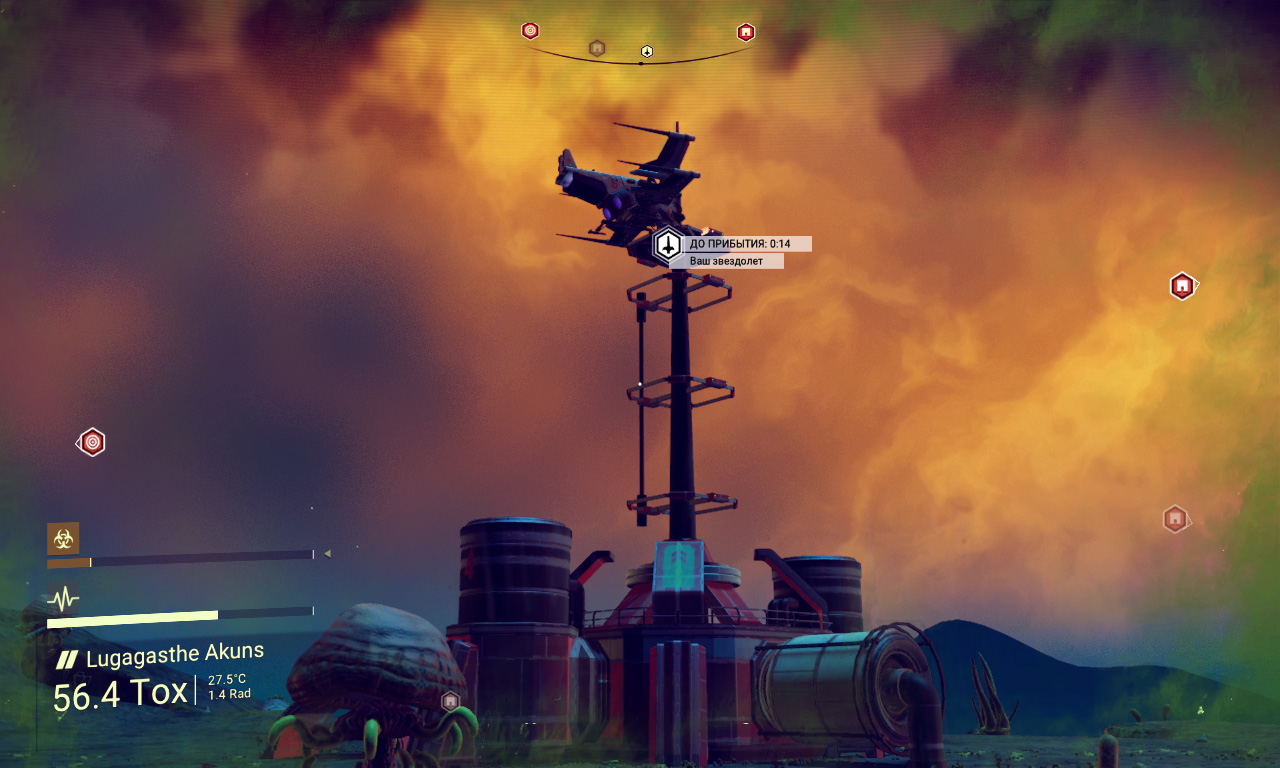This screenshot has width=1280, height=768.
Task: Open the biohazard toxic protection icon
Action: (63, 538)
